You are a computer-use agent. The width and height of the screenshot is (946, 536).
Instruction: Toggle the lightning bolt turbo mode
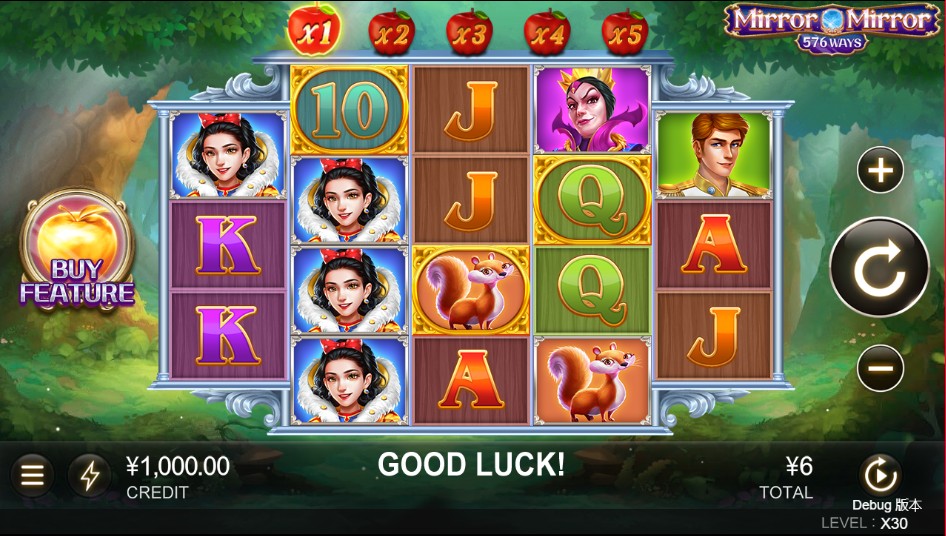90,475
